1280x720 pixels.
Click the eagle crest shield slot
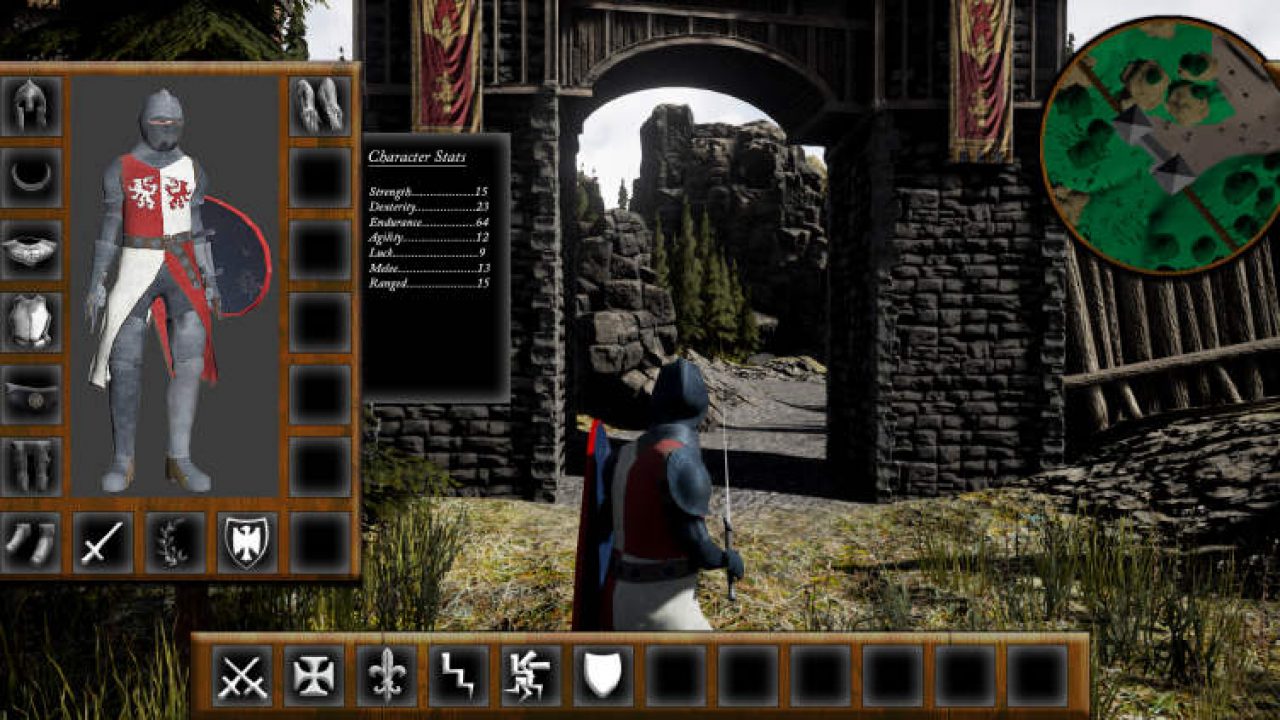(x=247, y=542)
